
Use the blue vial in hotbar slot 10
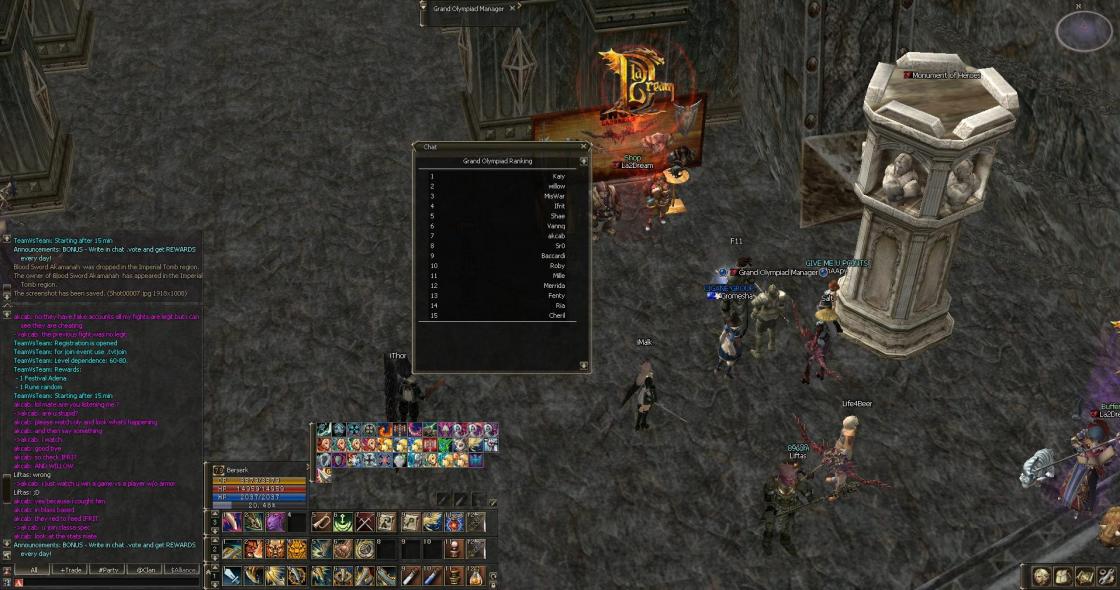[431, 576]
